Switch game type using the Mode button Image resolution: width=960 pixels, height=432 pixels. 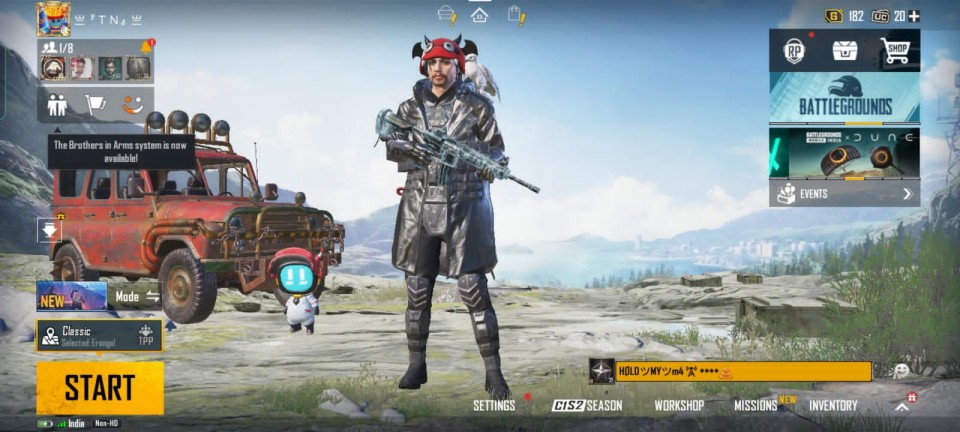pos(137,296)
